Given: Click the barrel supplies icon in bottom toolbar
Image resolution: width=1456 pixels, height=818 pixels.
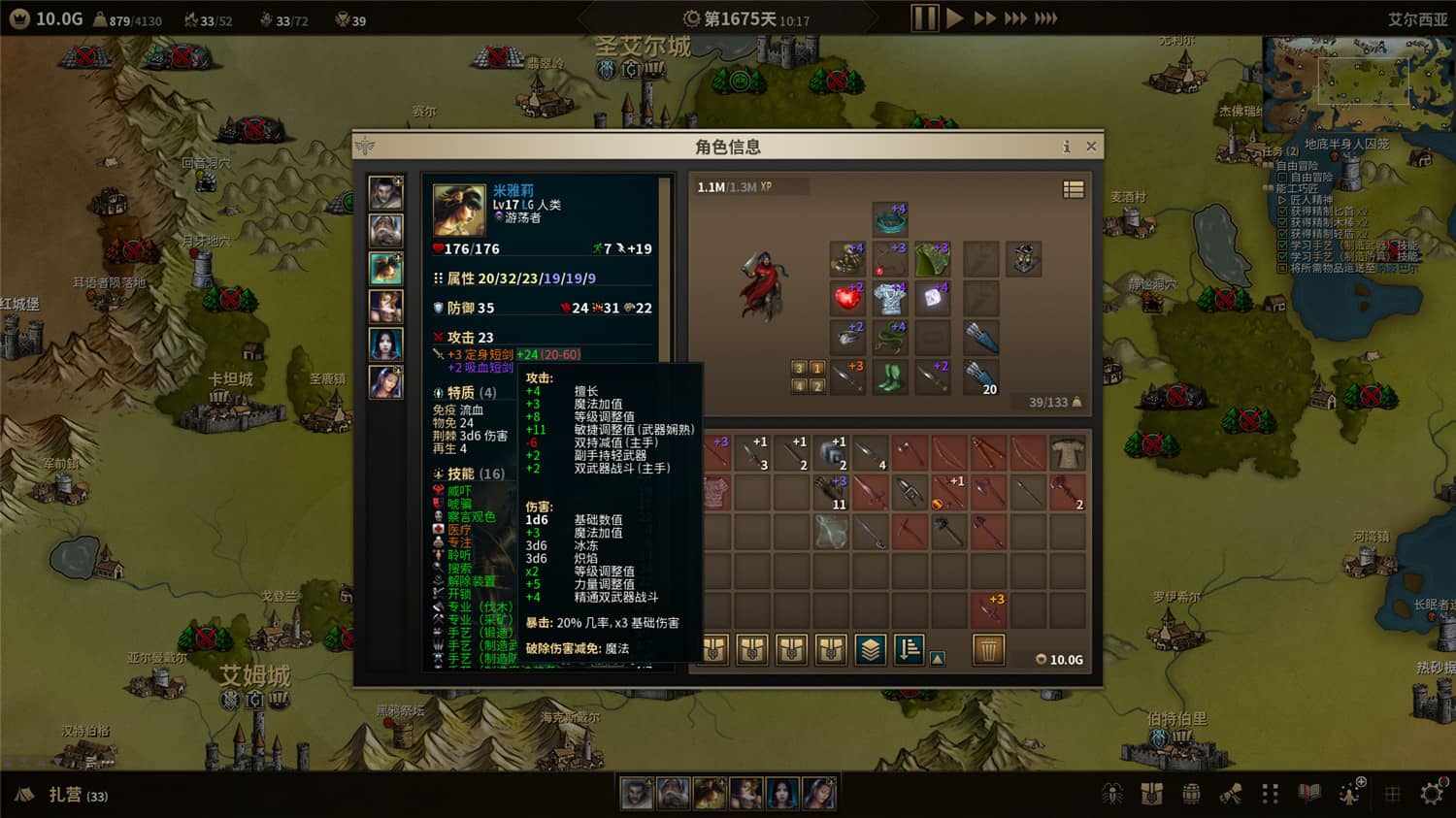Looking at the screenshot, I should pos(1191,793).
